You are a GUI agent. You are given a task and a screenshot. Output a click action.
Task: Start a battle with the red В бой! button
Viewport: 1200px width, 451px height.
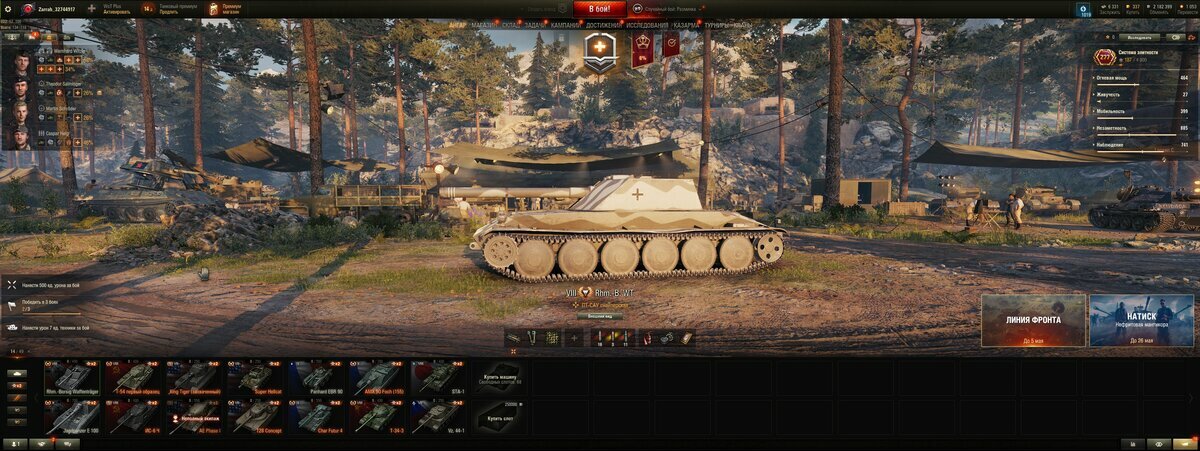pos(599,9)
